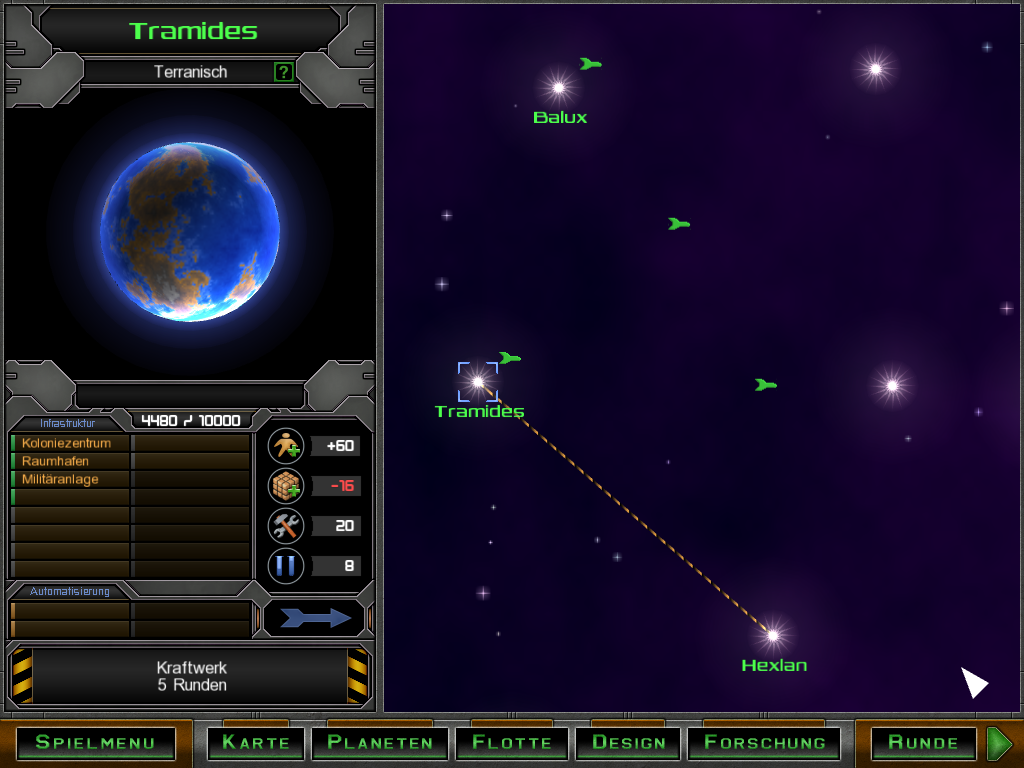Select the Koloniezentrum infrastructure row
1024x768 pixels.
coord(70,443)
